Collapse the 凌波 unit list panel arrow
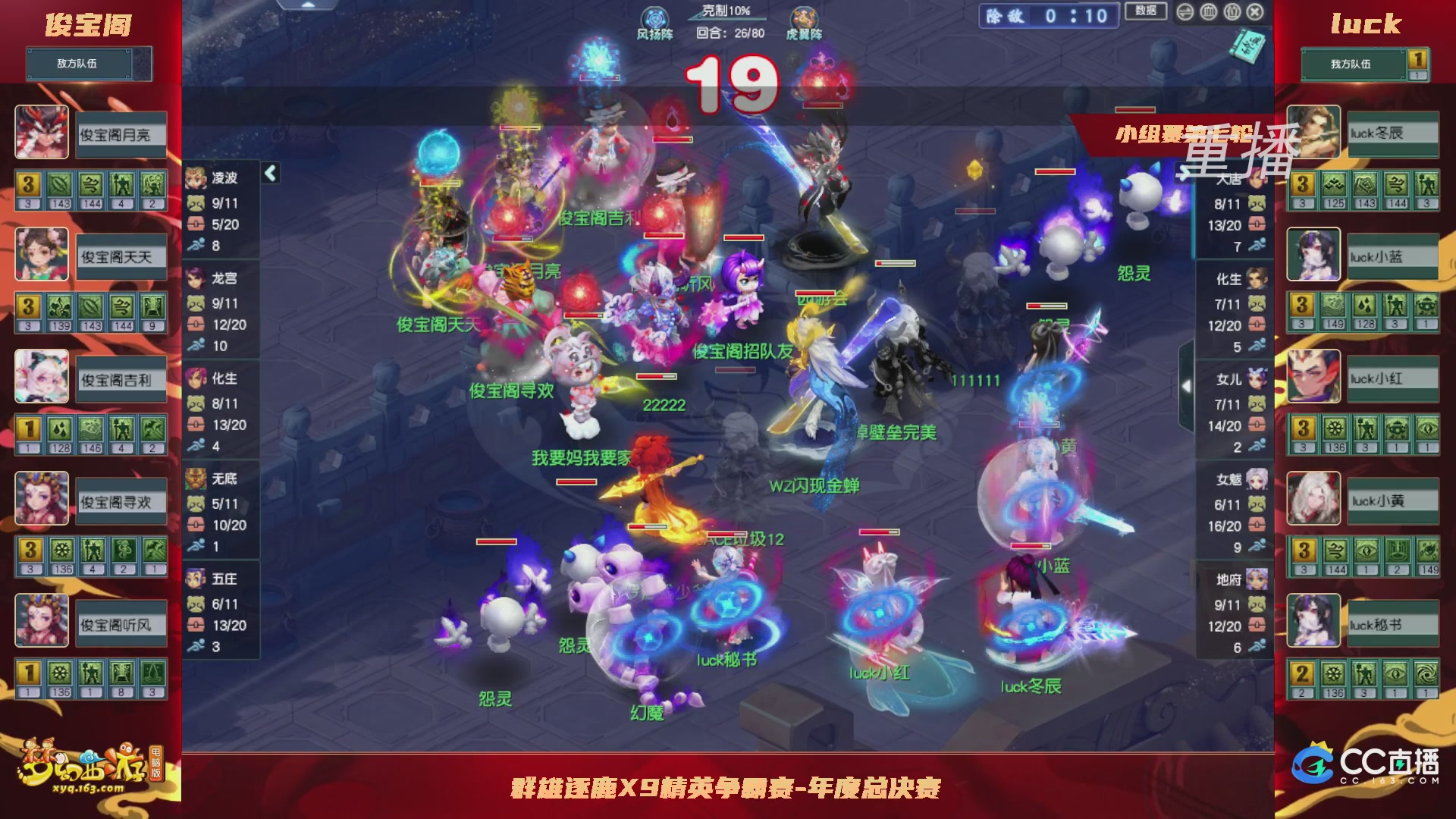Image resolution: width=1456 pixels, height=819 pixels. click(270, 172)
